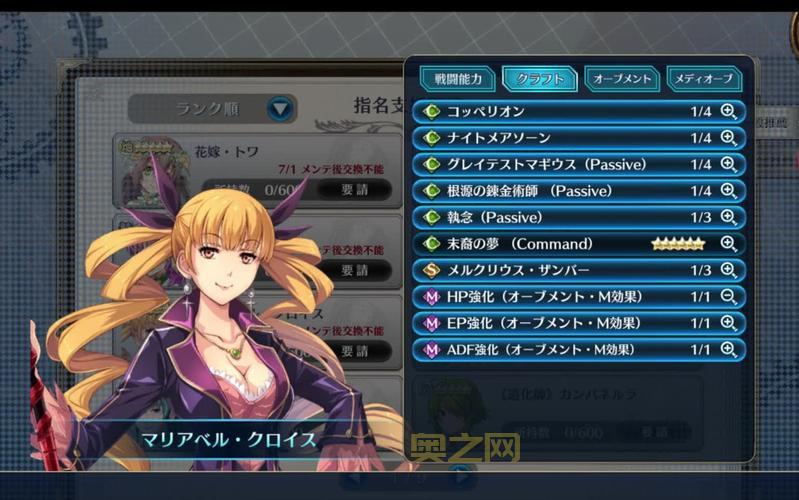Image resolution: width=799 pixels, height=500 pixels.
Task: Select the コッペリオン craft row
Action: click(560, 111)
